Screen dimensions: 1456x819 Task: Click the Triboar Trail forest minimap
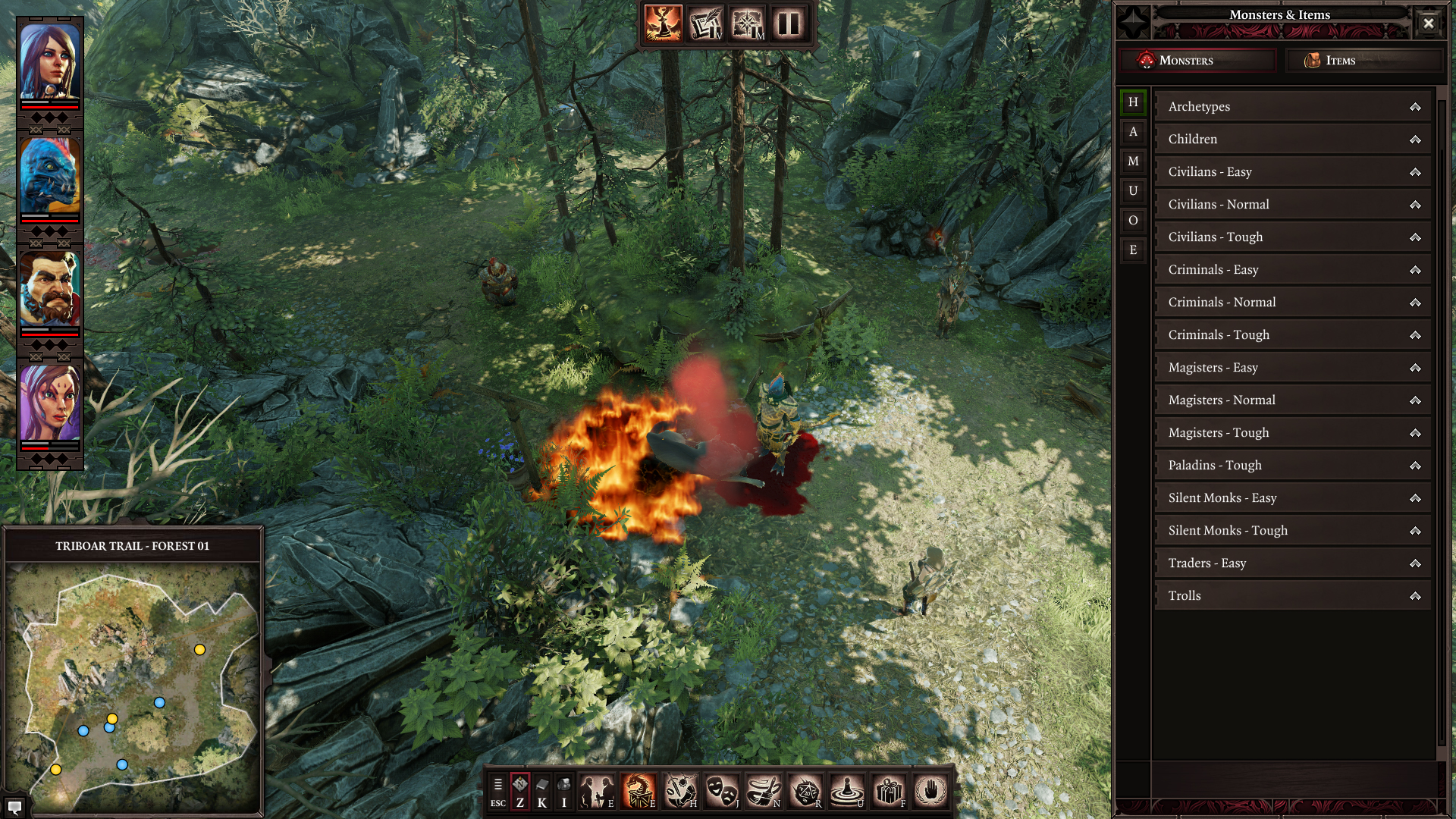point(133,686)
